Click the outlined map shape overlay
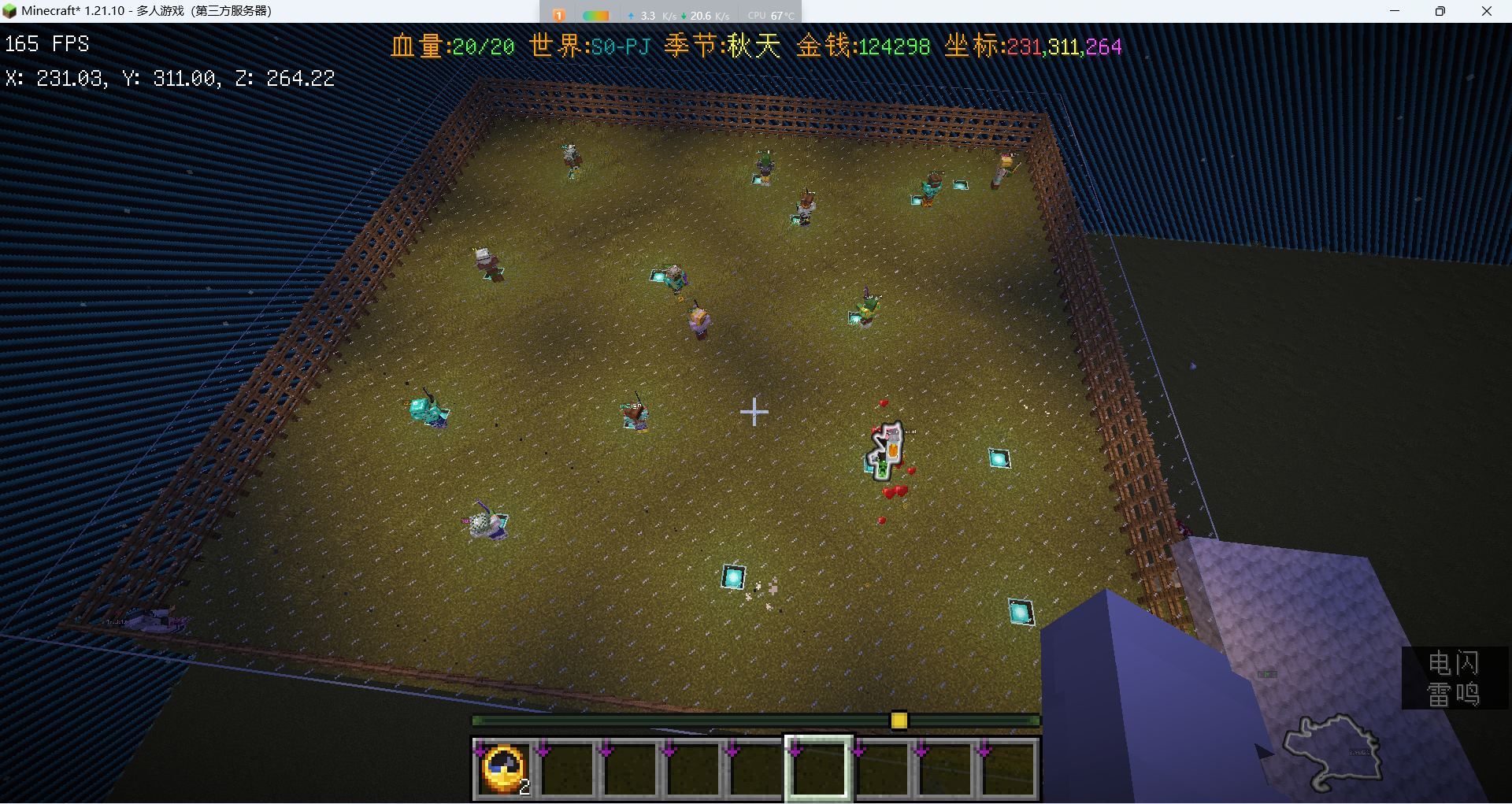The image size is (1512, 804). (1332, 751)
